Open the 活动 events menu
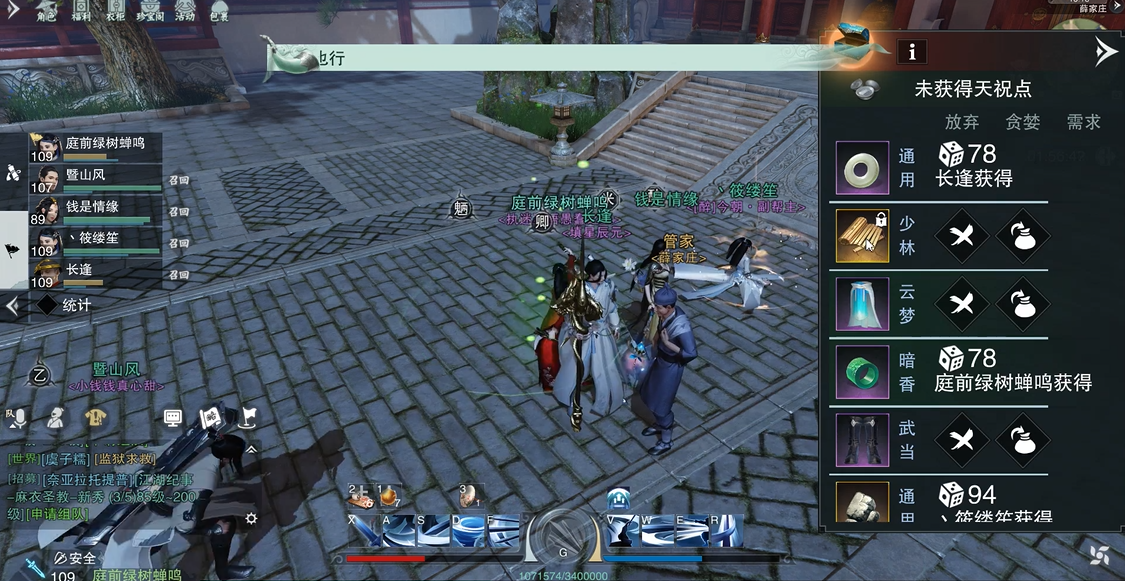1125x581 pixels. (185, 11)
